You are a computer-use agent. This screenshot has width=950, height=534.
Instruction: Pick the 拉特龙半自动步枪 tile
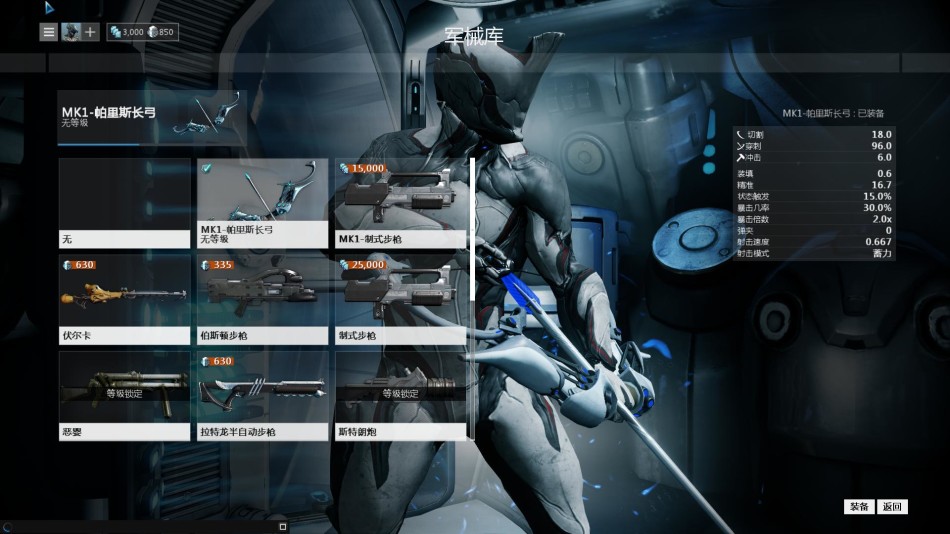[x=263, y=396]
